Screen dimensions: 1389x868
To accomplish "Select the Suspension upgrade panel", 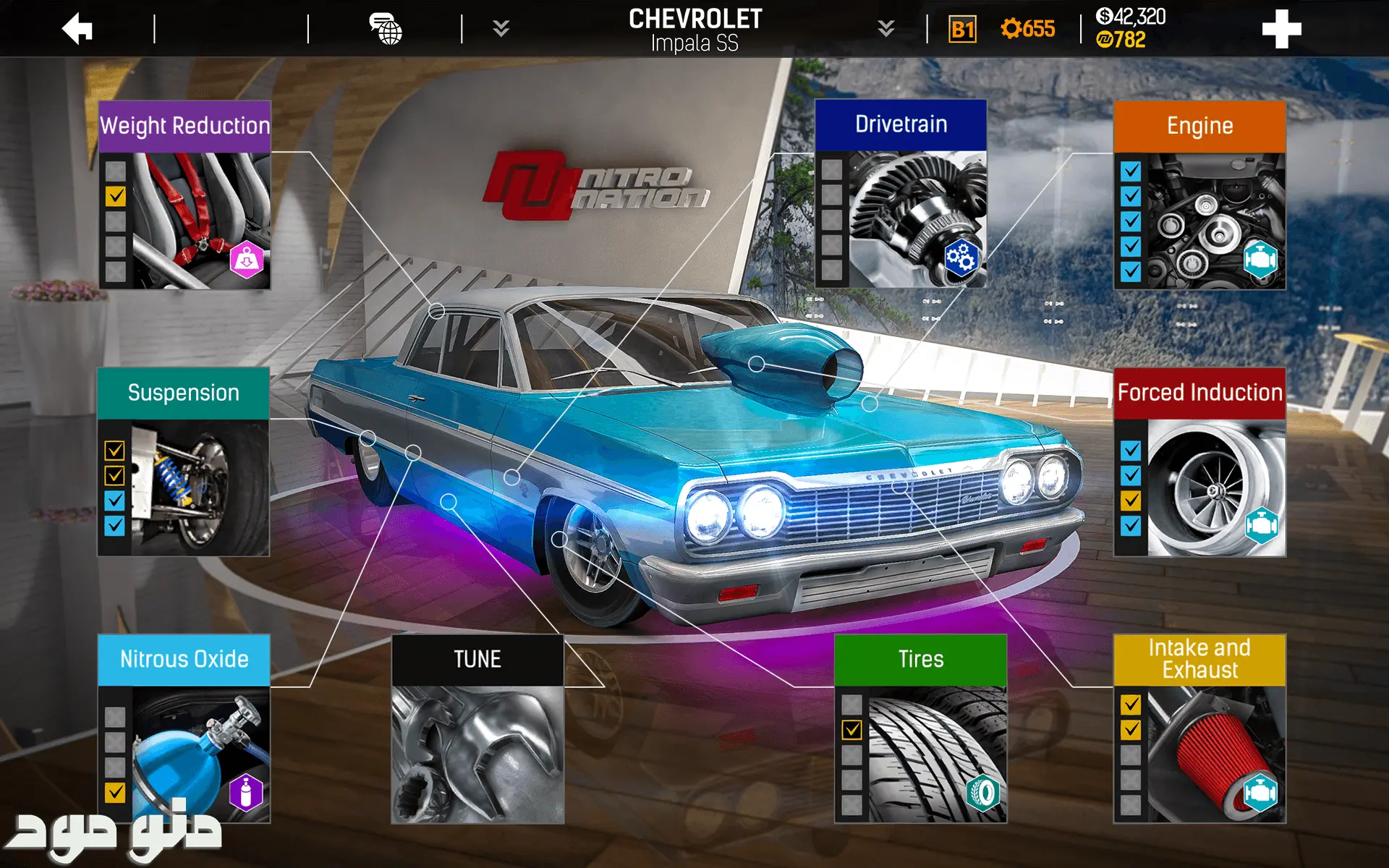I will pyautogui.click(x=184, y=462).
